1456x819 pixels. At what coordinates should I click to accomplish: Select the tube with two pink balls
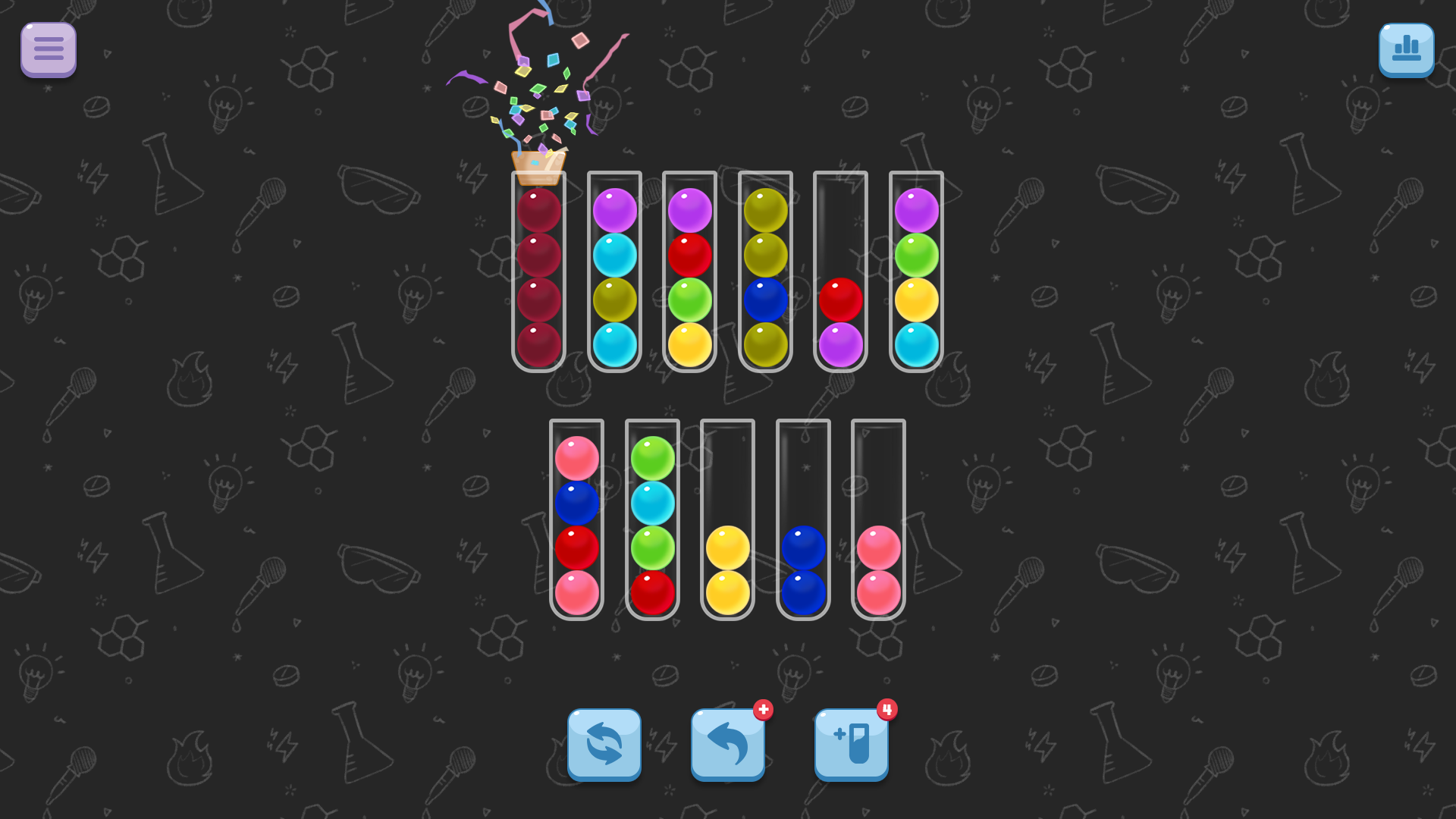pos(878,569)
